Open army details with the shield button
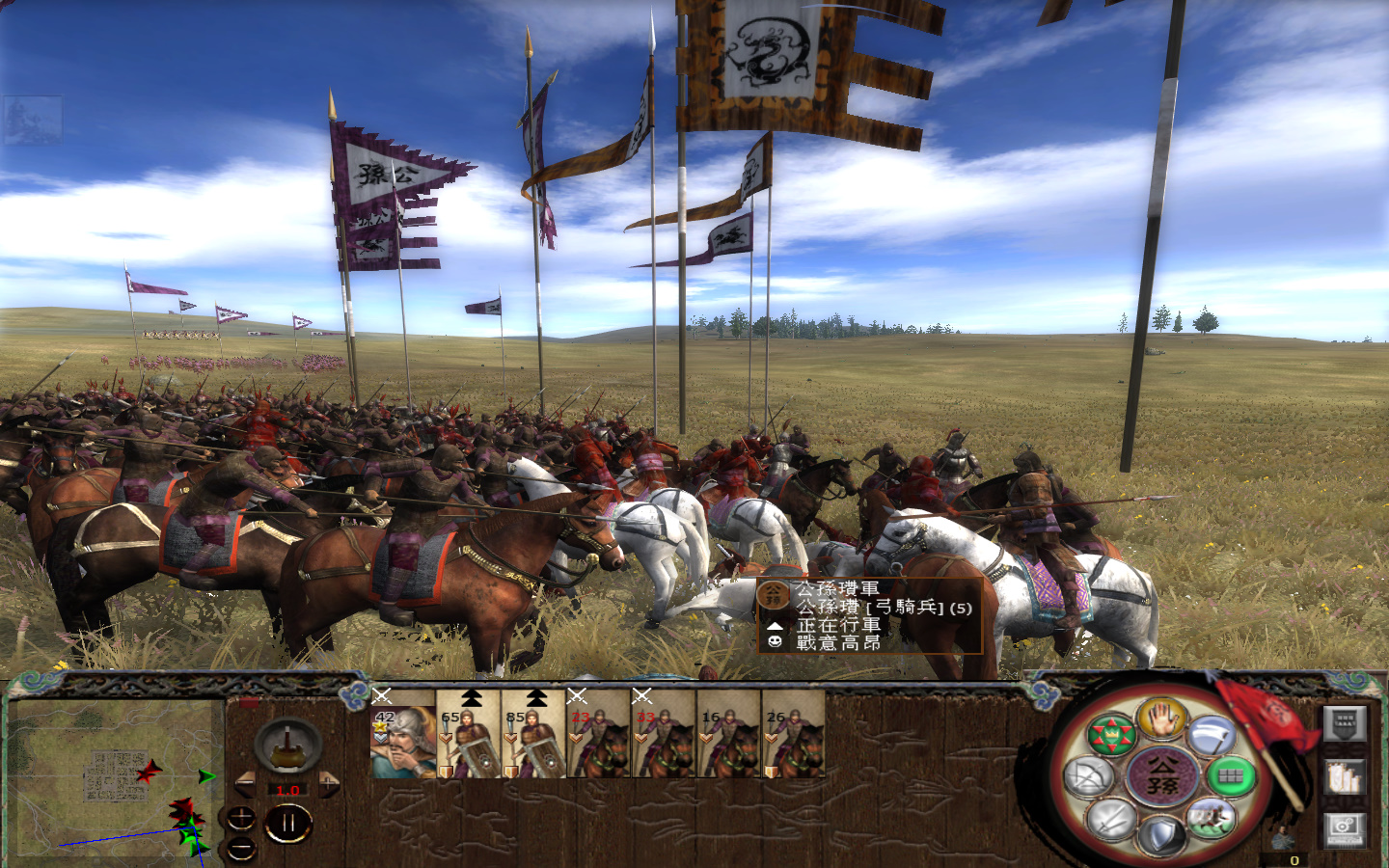The width and height of the screenshot is (1389, 868). coord(1344,724)
